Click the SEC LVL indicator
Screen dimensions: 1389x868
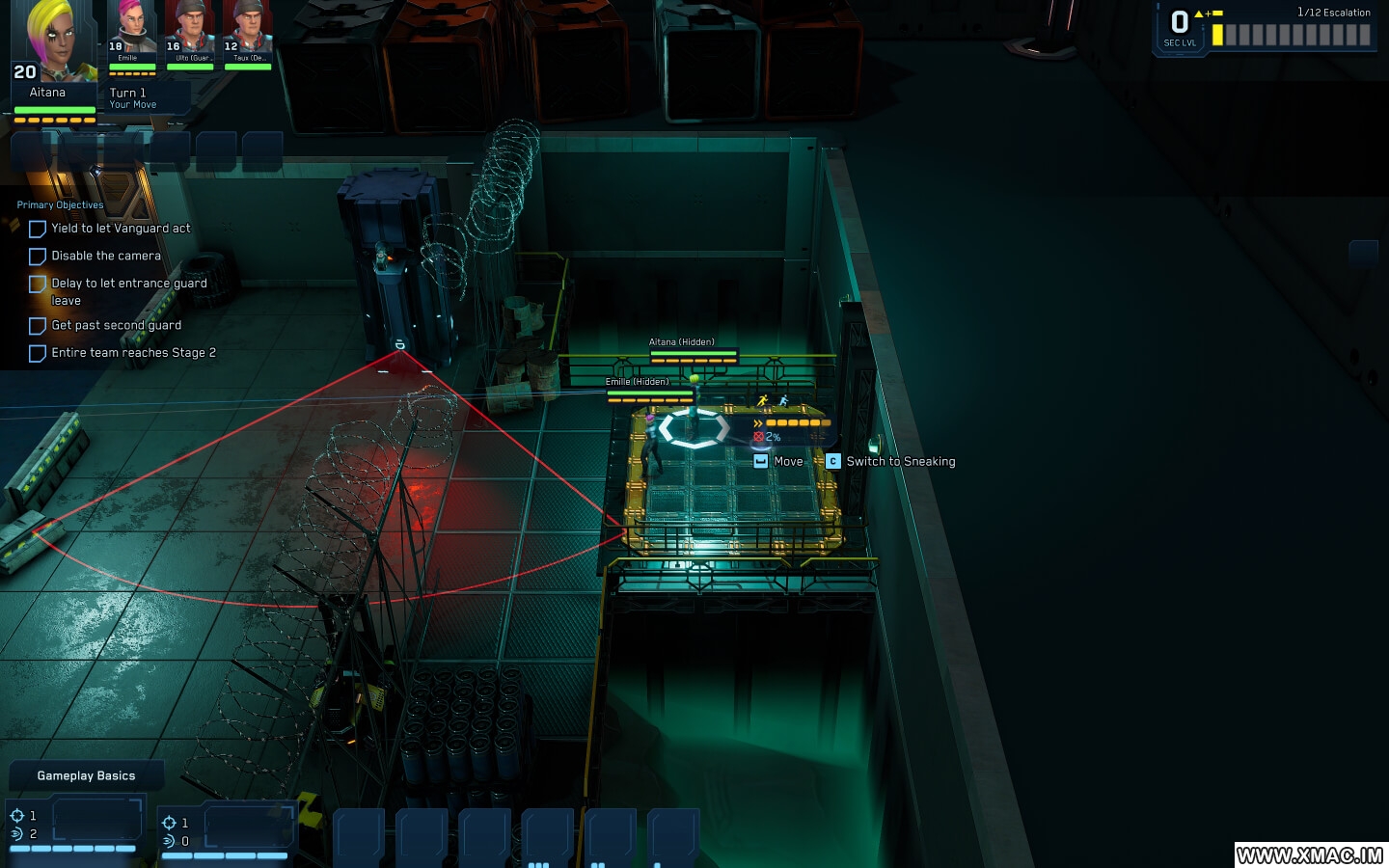click(x=1179, y=26)
